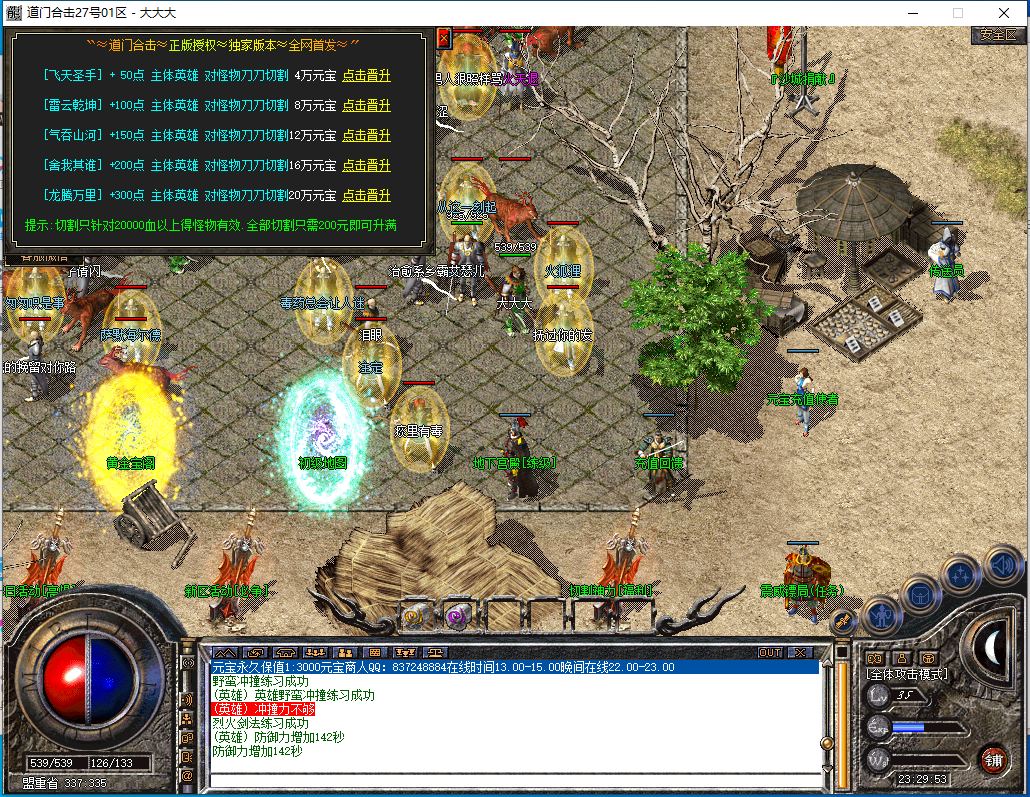Image resolution: width=1030 pixels, height=797 pixels.
Task: Close the game window
Action: coord(1003,13)
